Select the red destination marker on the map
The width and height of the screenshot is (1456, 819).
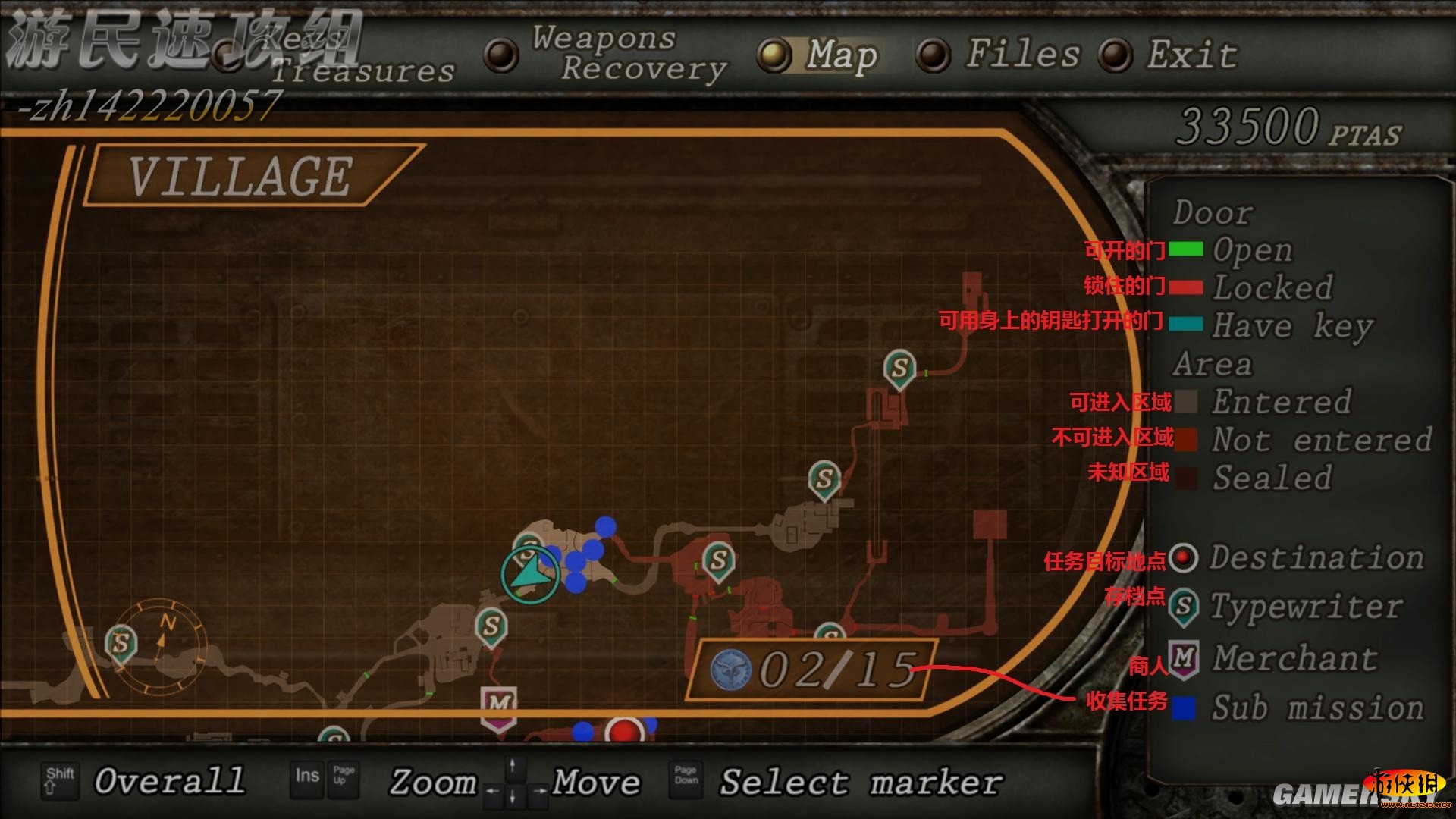[x=624, y=731]
